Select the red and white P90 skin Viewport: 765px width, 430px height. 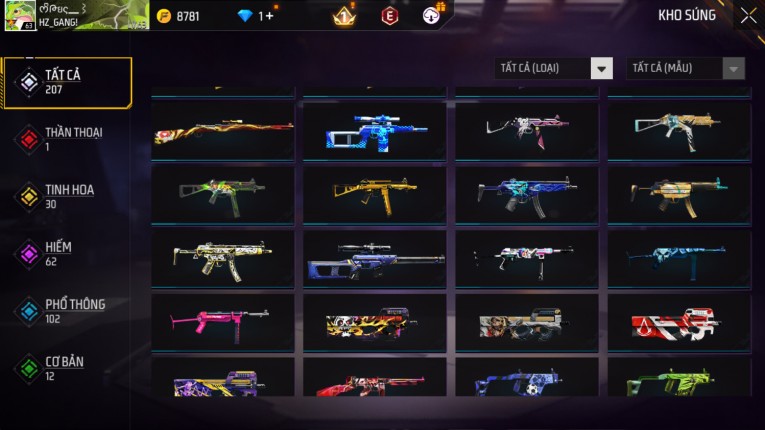tap(679, 321)
